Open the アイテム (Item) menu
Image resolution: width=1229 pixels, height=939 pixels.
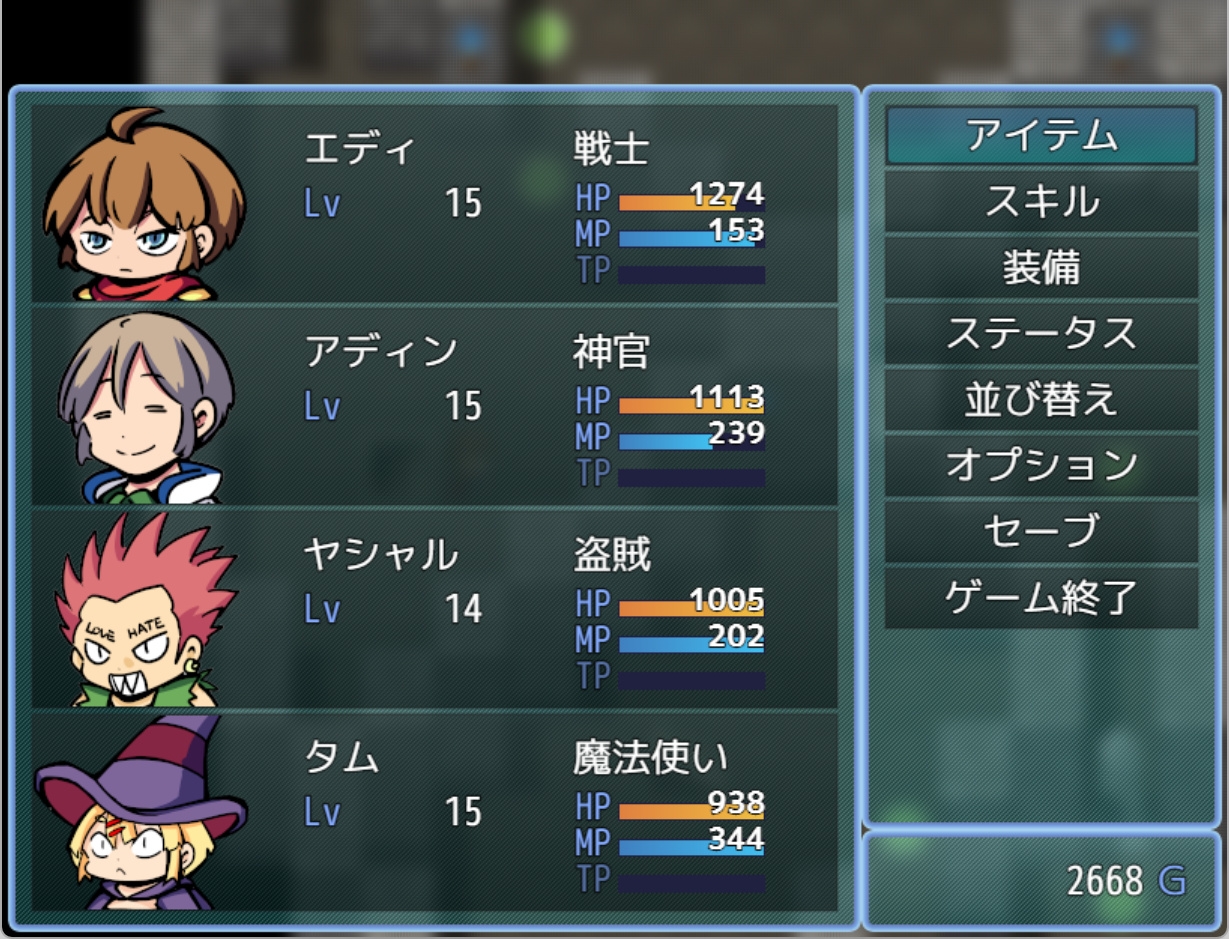pyautogui.click(x=1041, y=136)
